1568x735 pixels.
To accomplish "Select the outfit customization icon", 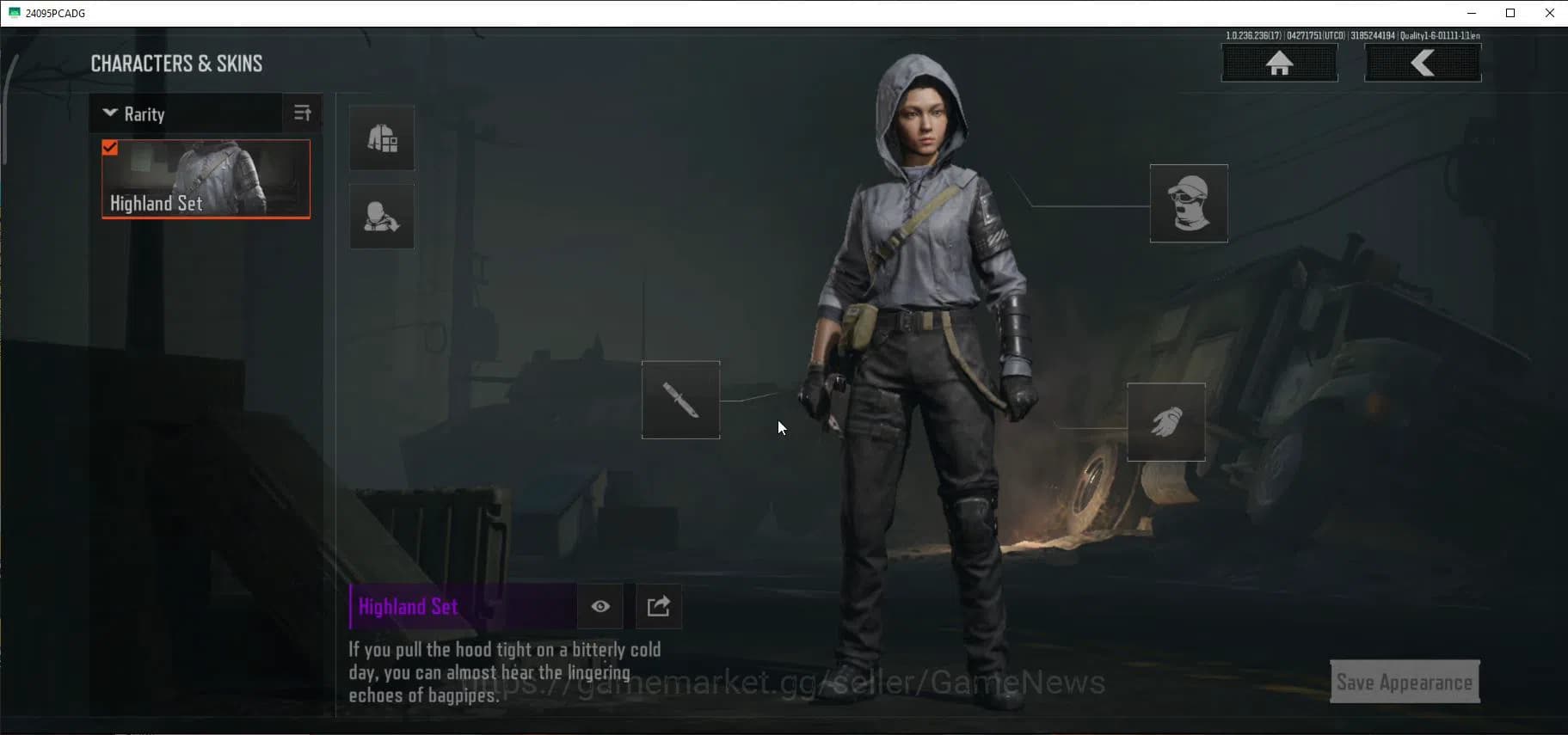I will 382,138.
